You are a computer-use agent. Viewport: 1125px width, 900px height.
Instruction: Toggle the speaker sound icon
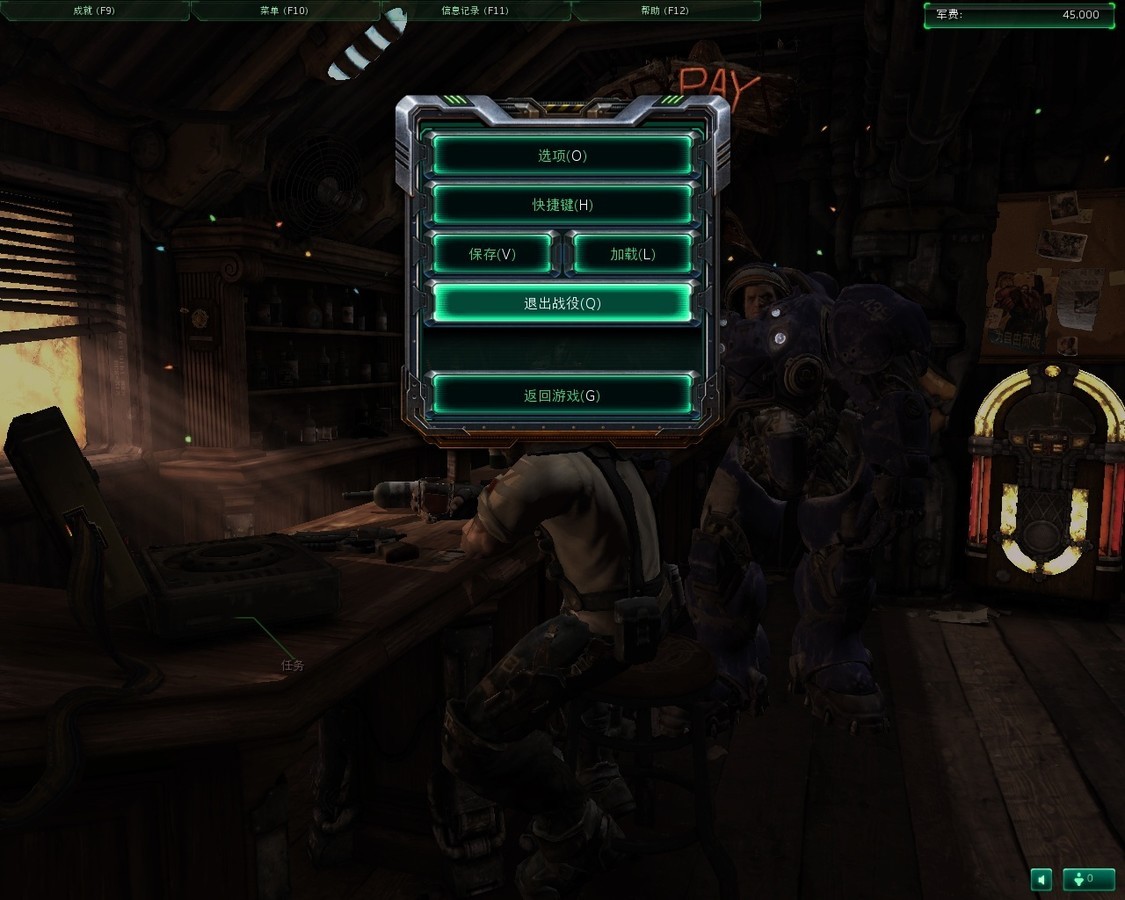tap(1042, 879)
